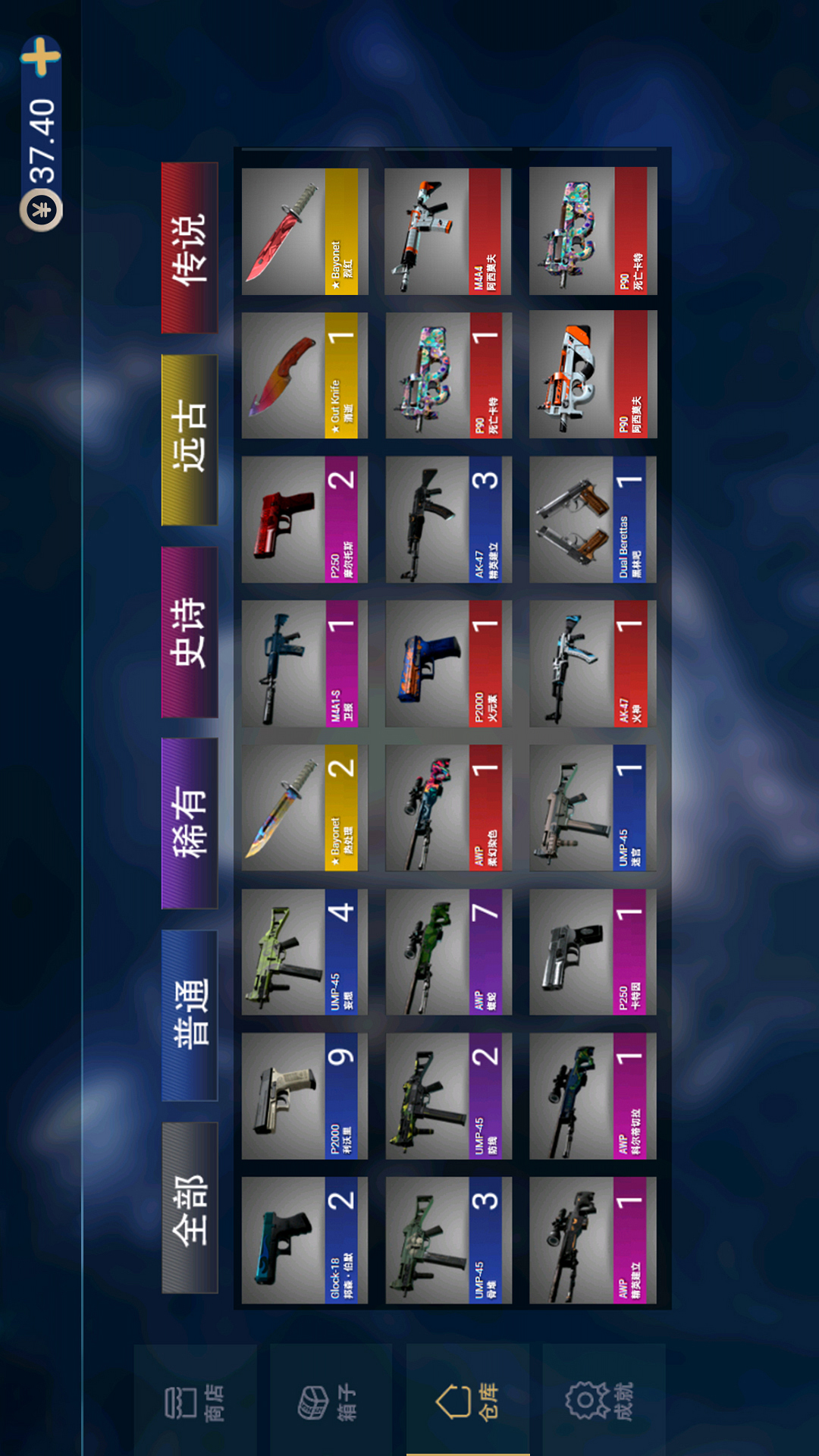Select the P2000 tile with count 9

tap(304, 1096)
